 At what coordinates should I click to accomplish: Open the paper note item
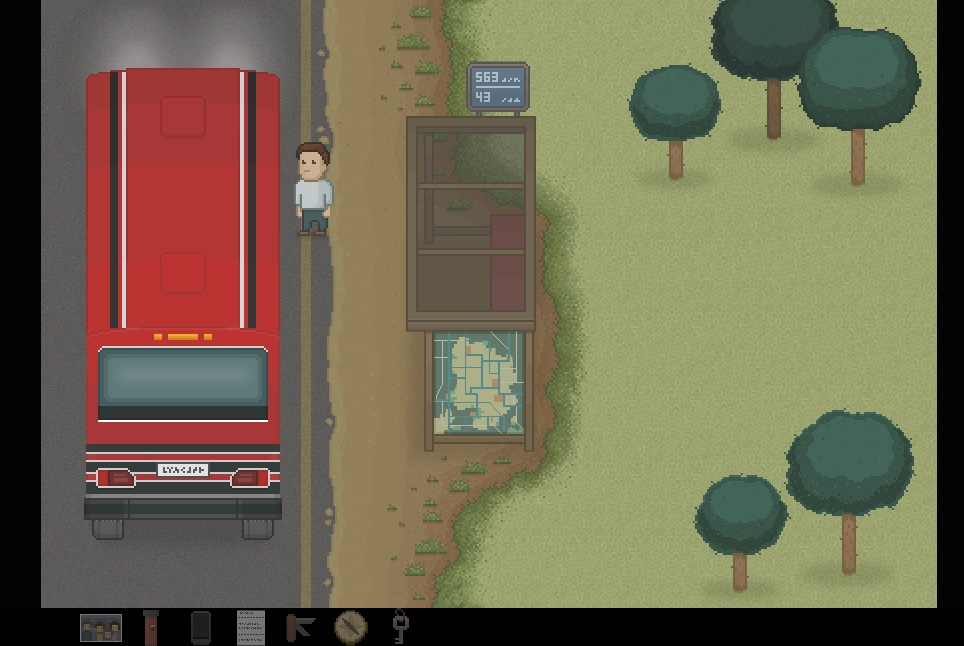click(x=251, y=628)
